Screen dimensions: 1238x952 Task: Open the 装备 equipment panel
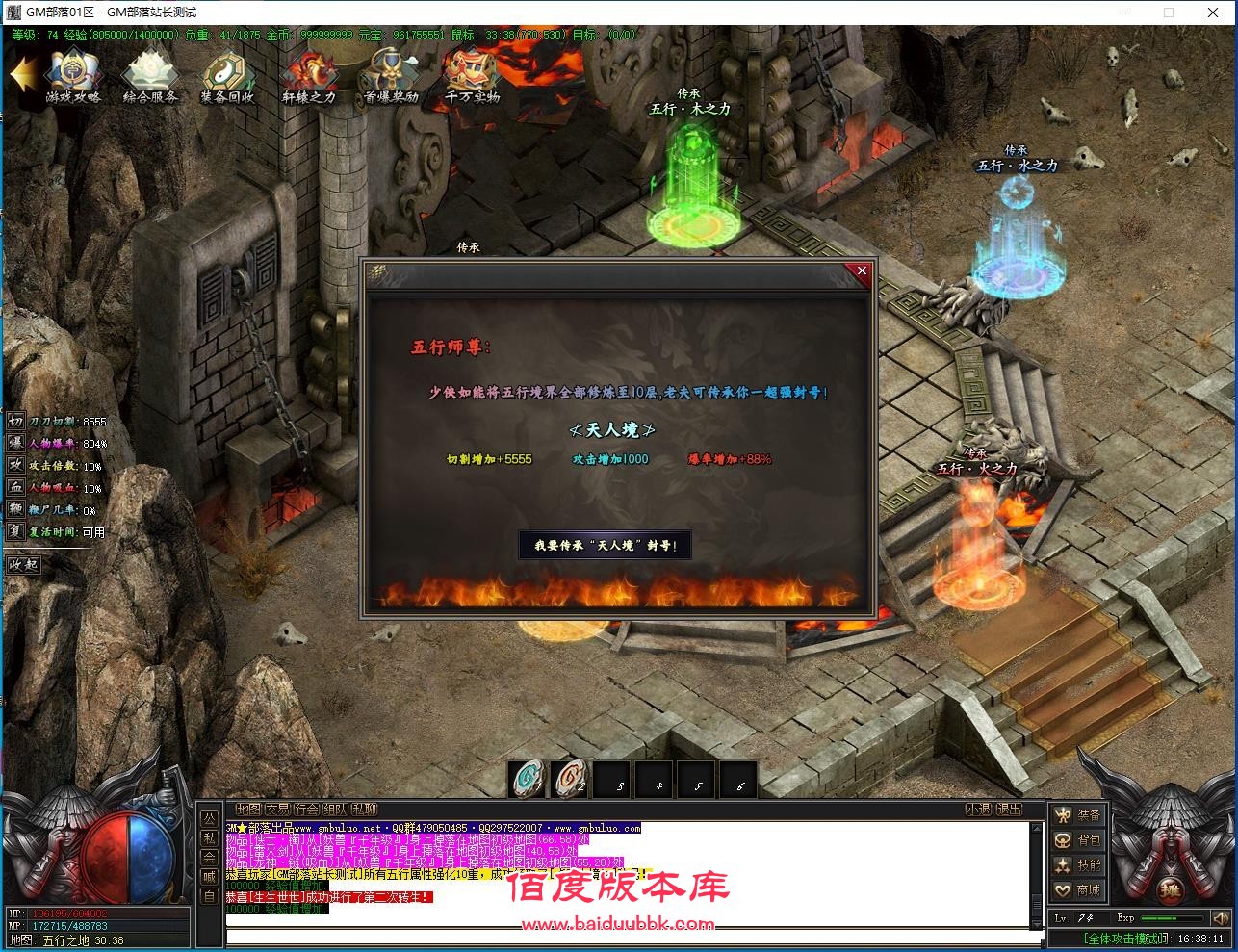tap(1077, 815)
